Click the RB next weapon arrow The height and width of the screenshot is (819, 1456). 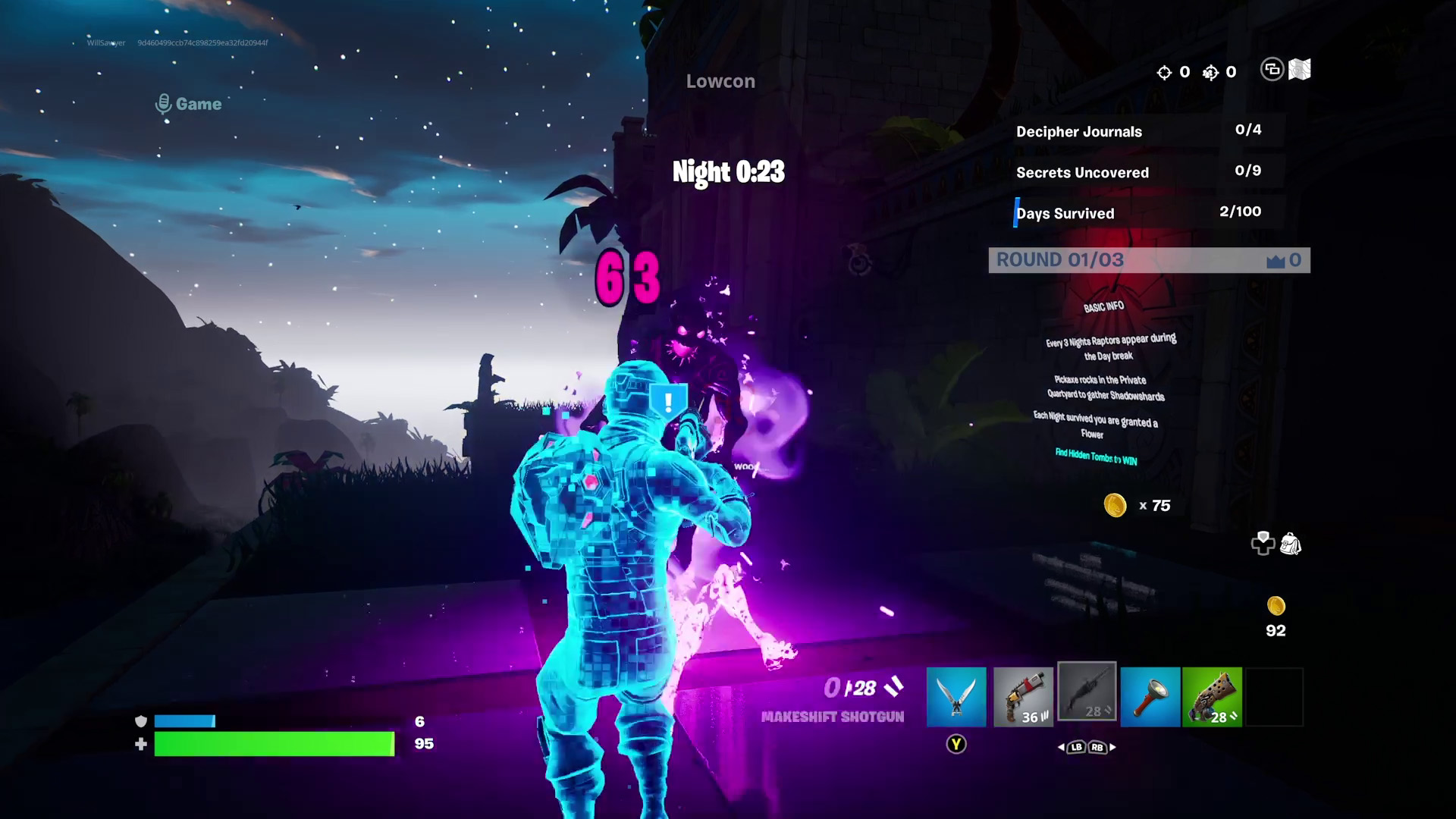point(1097,748)
